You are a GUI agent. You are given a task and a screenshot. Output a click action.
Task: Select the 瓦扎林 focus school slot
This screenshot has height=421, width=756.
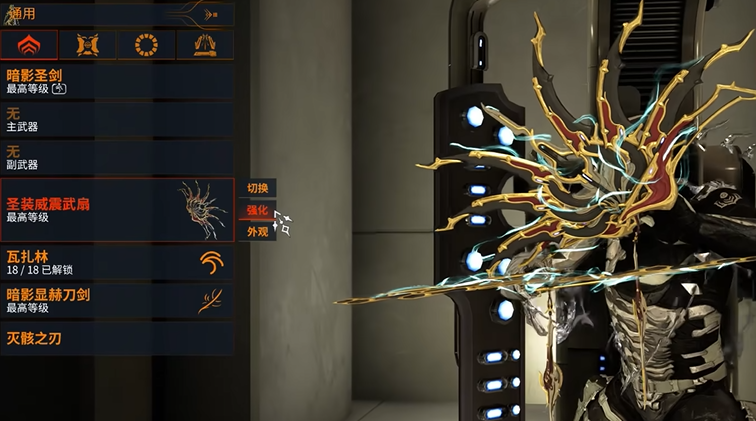(x=117, y=263)
